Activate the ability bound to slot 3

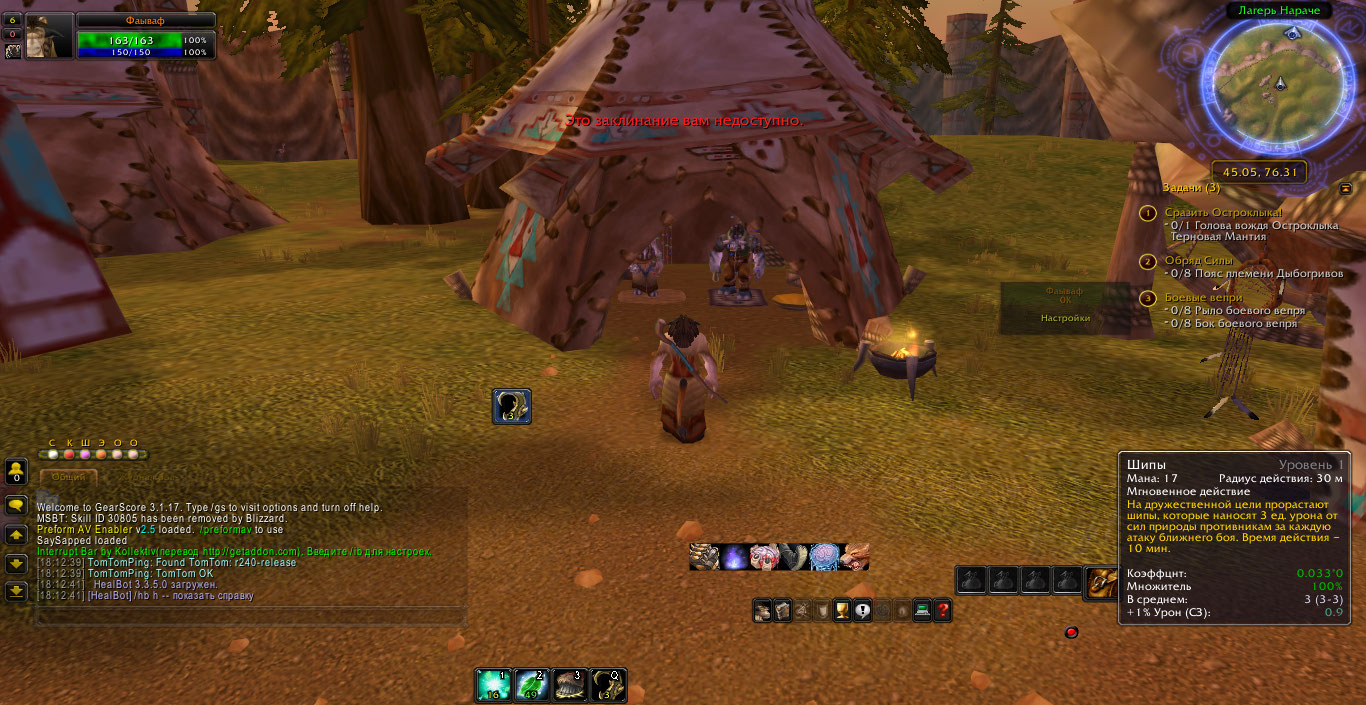click(570, 685)
